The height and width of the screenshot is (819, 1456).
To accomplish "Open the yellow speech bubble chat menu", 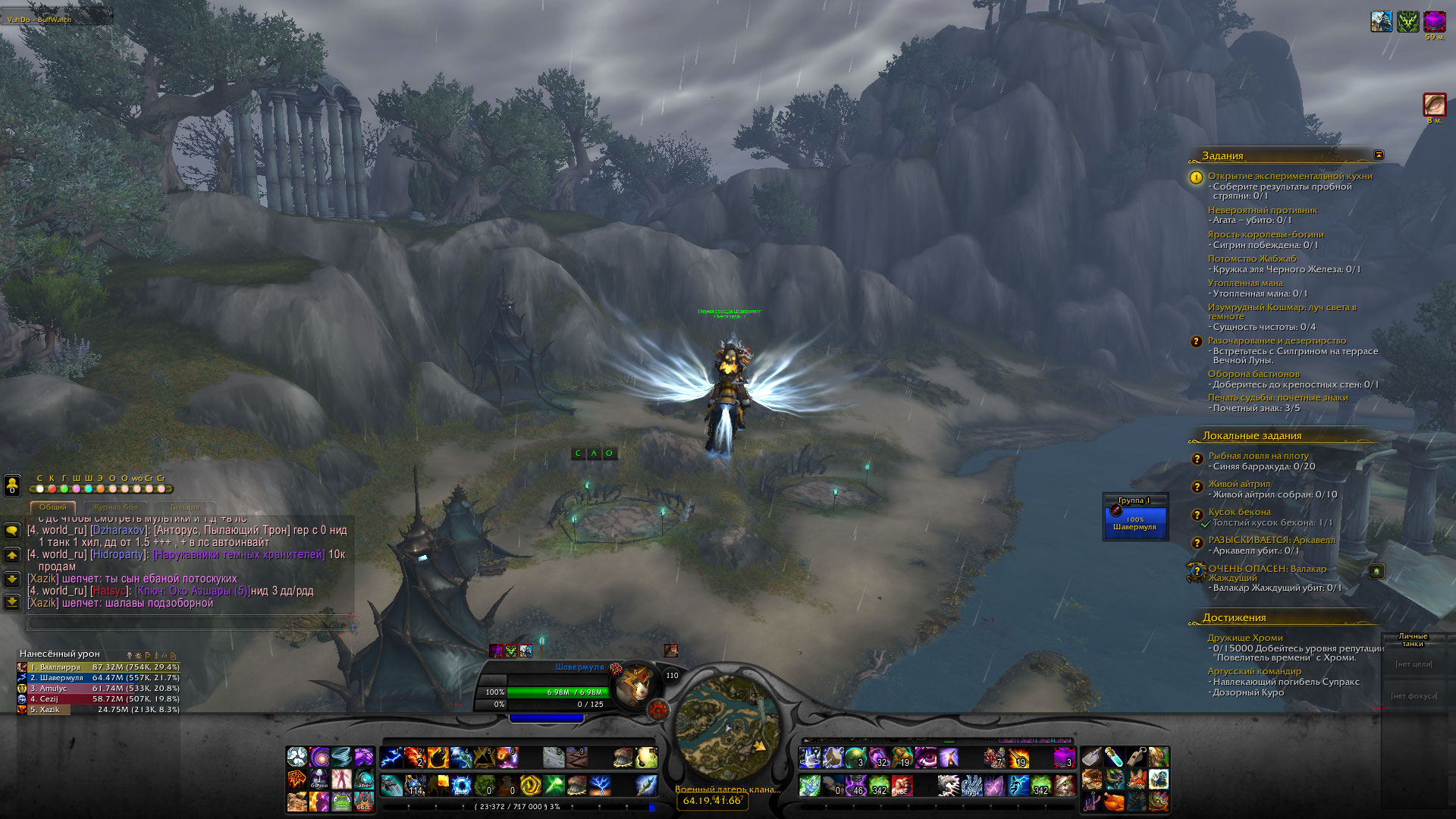I will (x=12, y=531).
